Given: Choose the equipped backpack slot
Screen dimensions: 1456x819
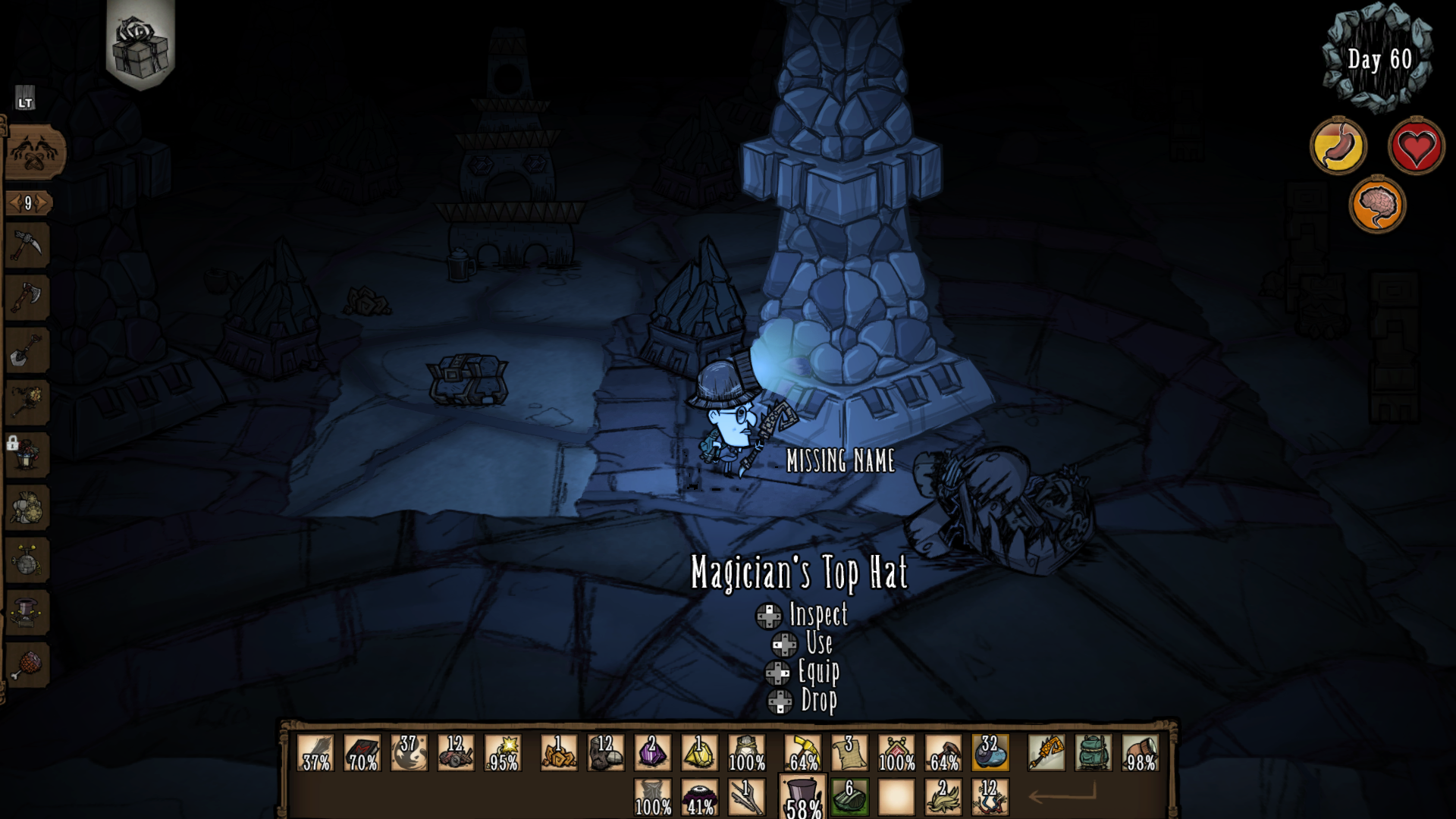Looking at the screenshot, I should pyautogui.click(x=1093, y=752).
